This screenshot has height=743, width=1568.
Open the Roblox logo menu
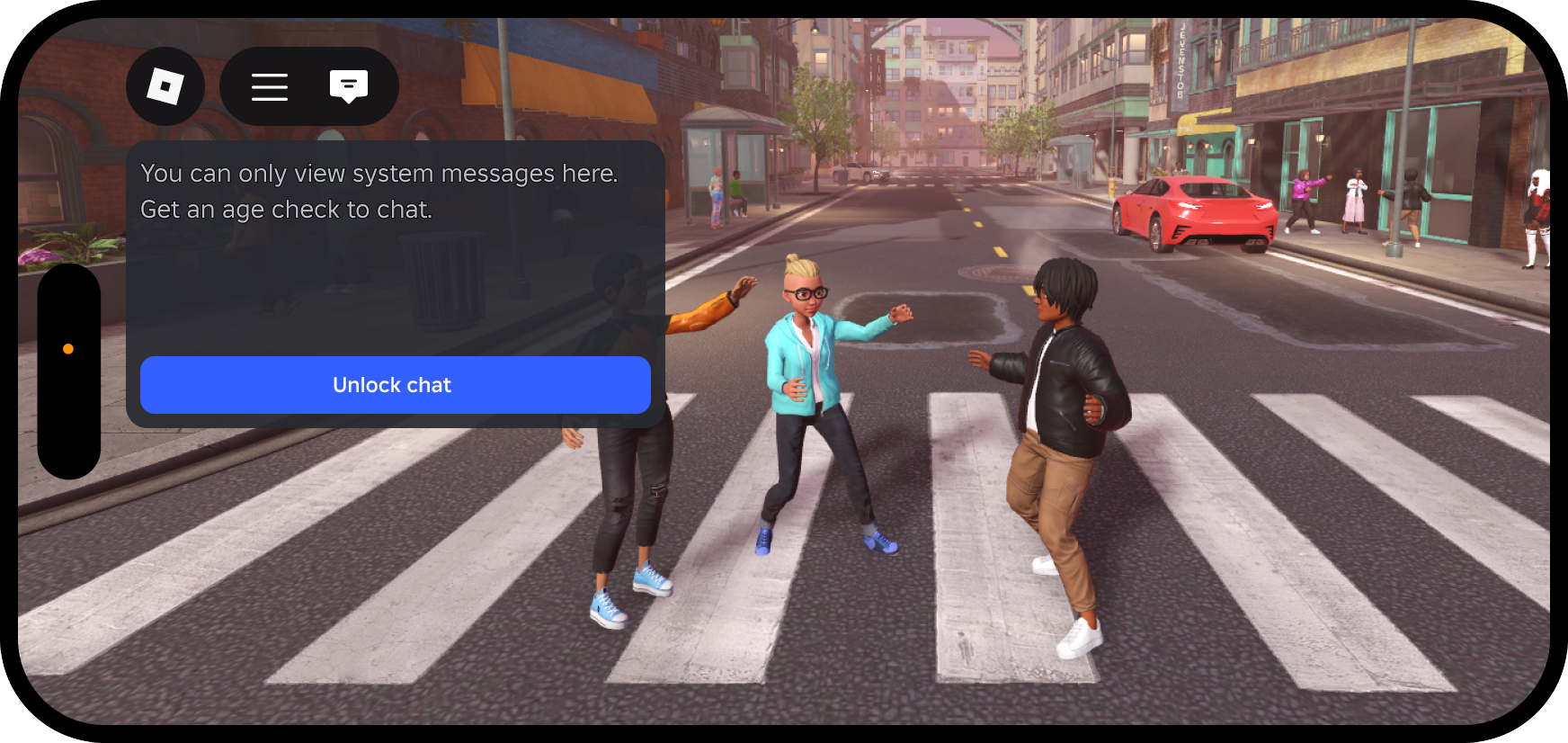[165, 86]
